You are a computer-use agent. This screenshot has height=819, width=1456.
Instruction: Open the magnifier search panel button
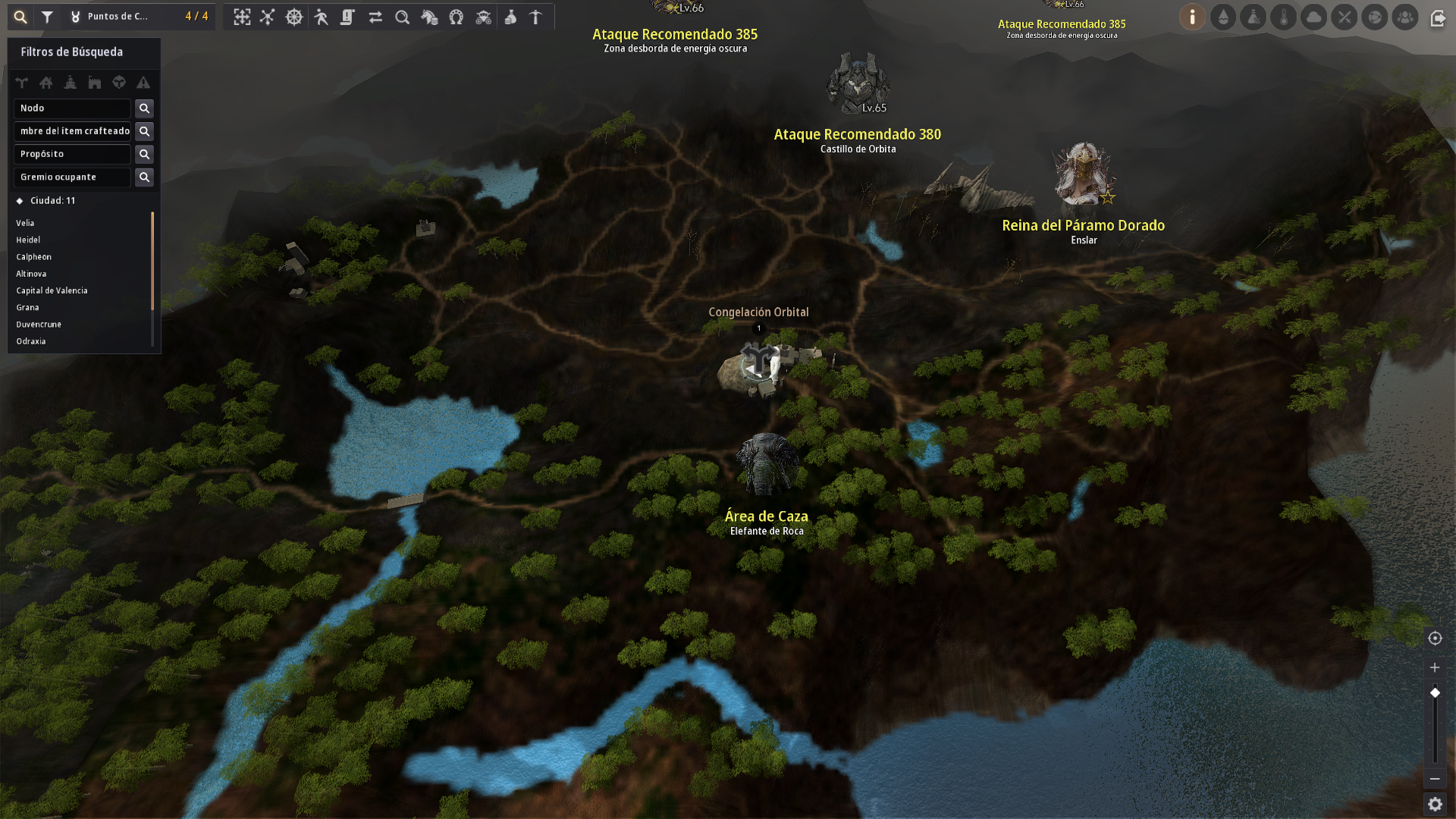(20, 17)
